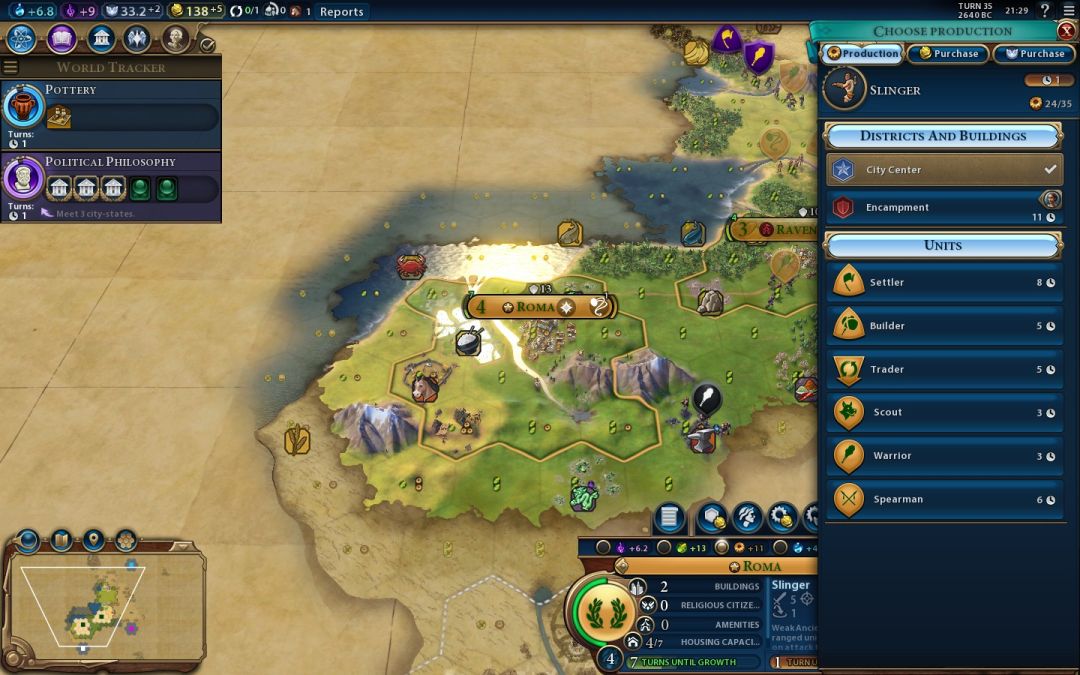Pick the Scout unit to build
1080x675 pixels.
pos(943,413)
